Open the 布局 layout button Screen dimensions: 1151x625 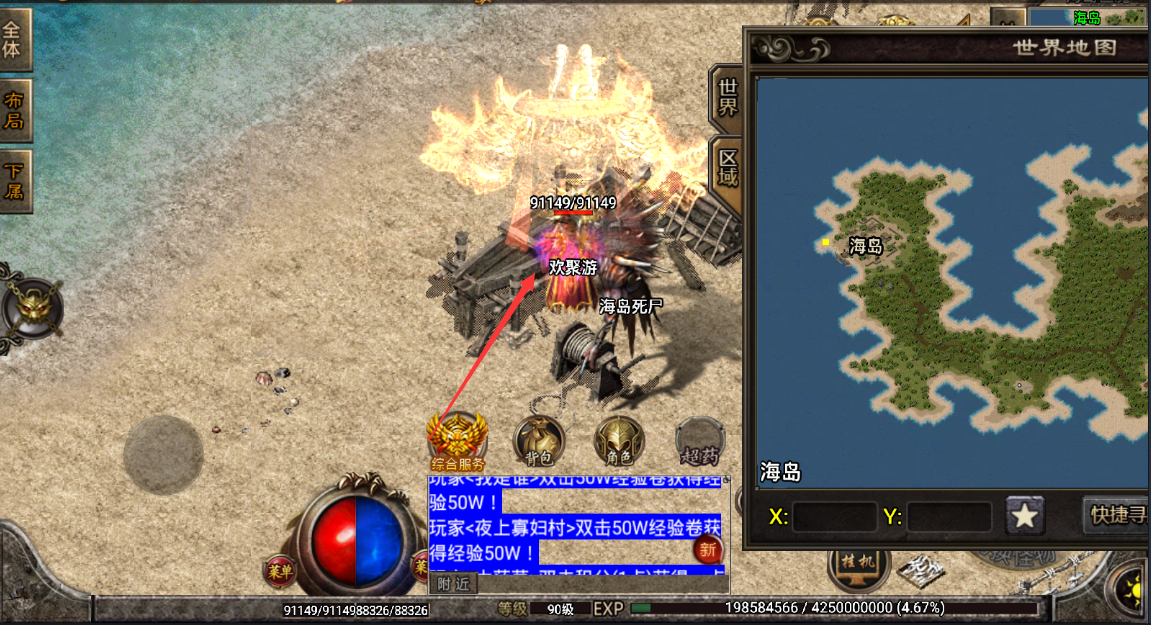click(15, 110)
